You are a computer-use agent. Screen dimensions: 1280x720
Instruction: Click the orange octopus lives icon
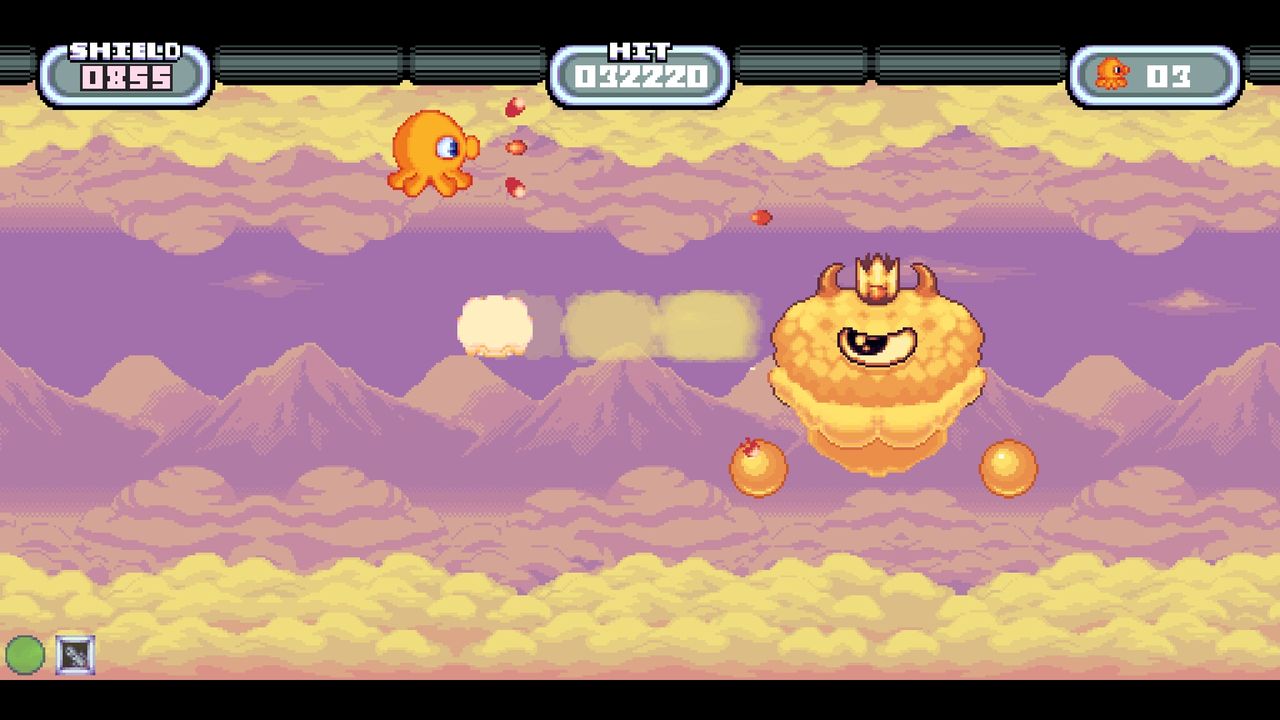coord(1115,72)
